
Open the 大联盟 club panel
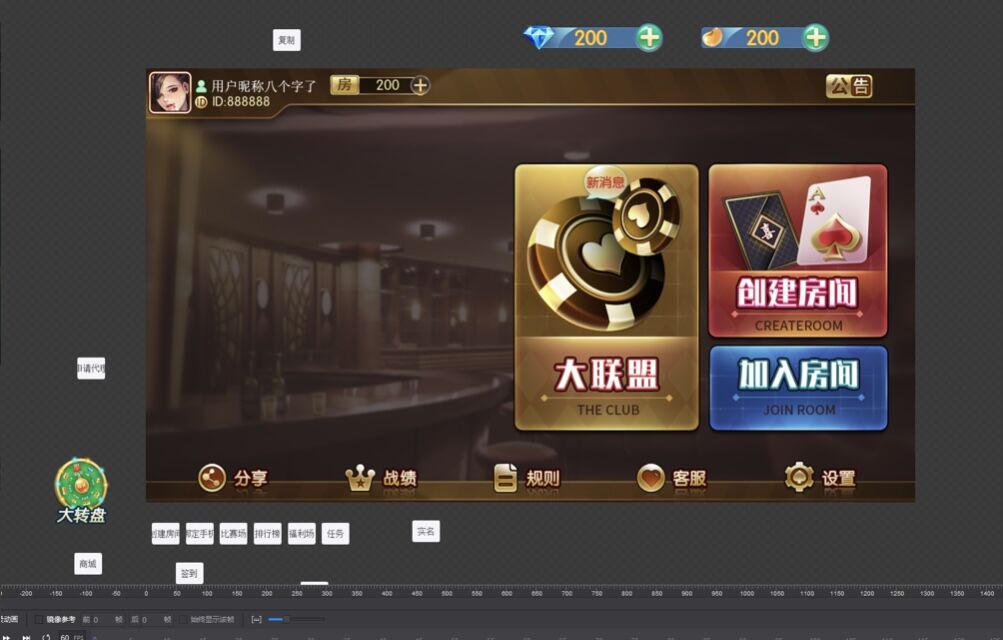click(606, 298)
